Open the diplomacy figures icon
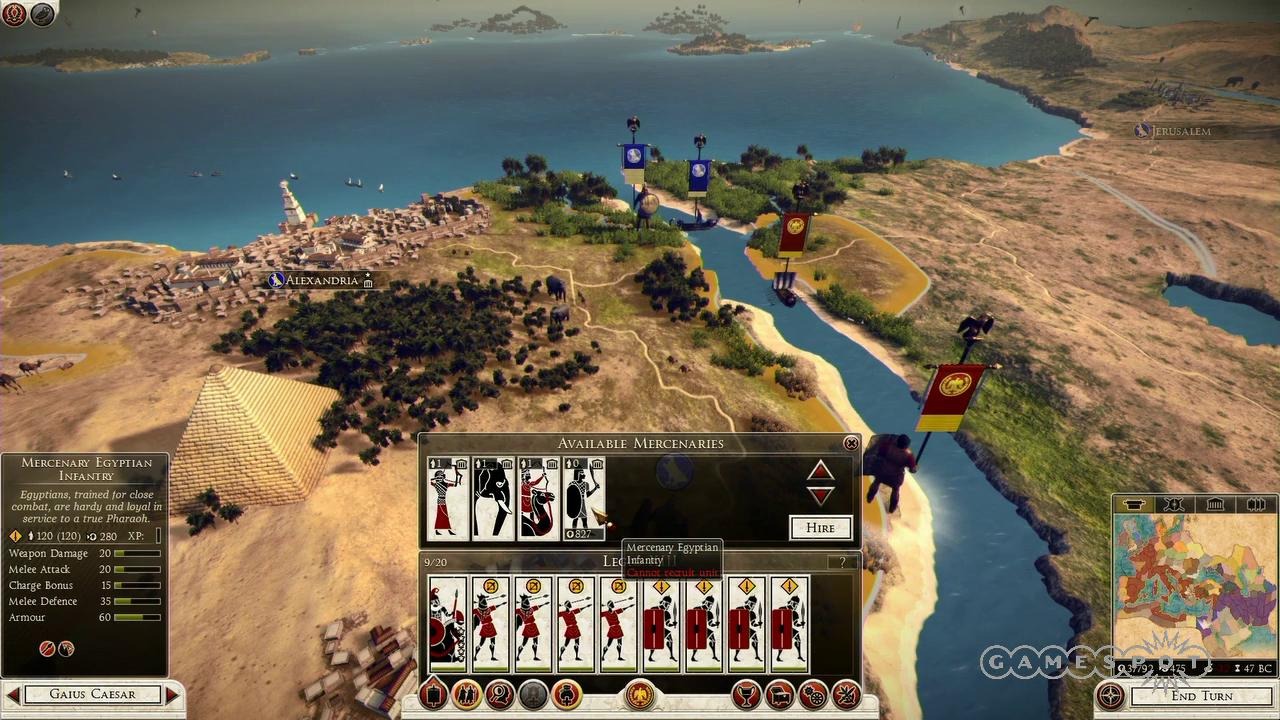This screenshot has height=720, width=1280. (x=466, y=694)
